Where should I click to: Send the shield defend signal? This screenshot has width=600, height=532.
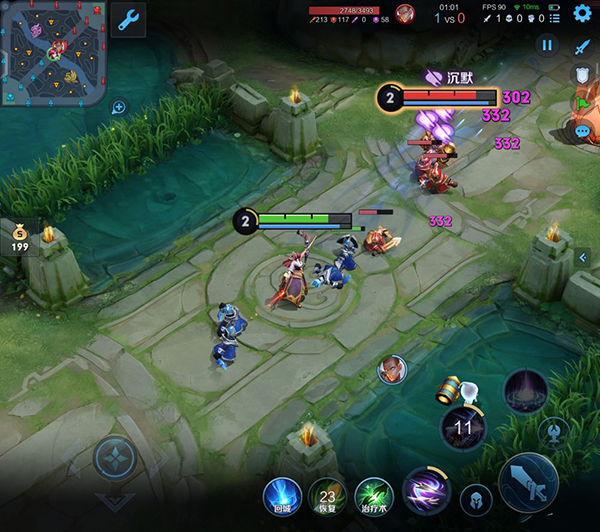[x=582, y=74]
